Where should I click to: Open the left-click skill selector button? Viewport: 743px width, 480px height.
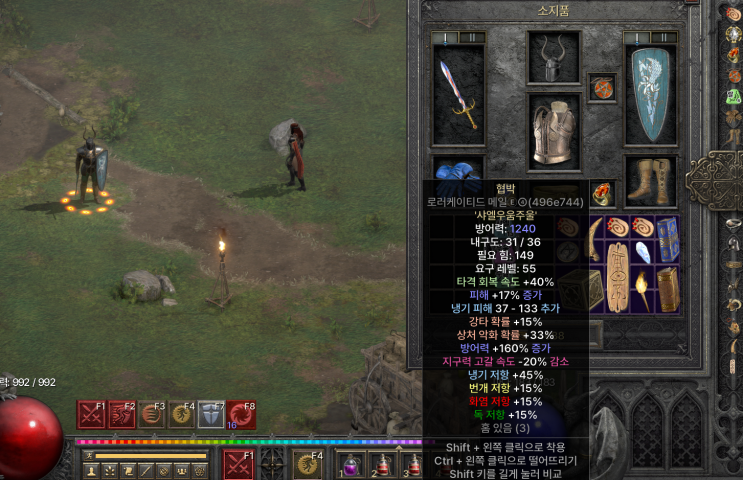coord(238,465)
